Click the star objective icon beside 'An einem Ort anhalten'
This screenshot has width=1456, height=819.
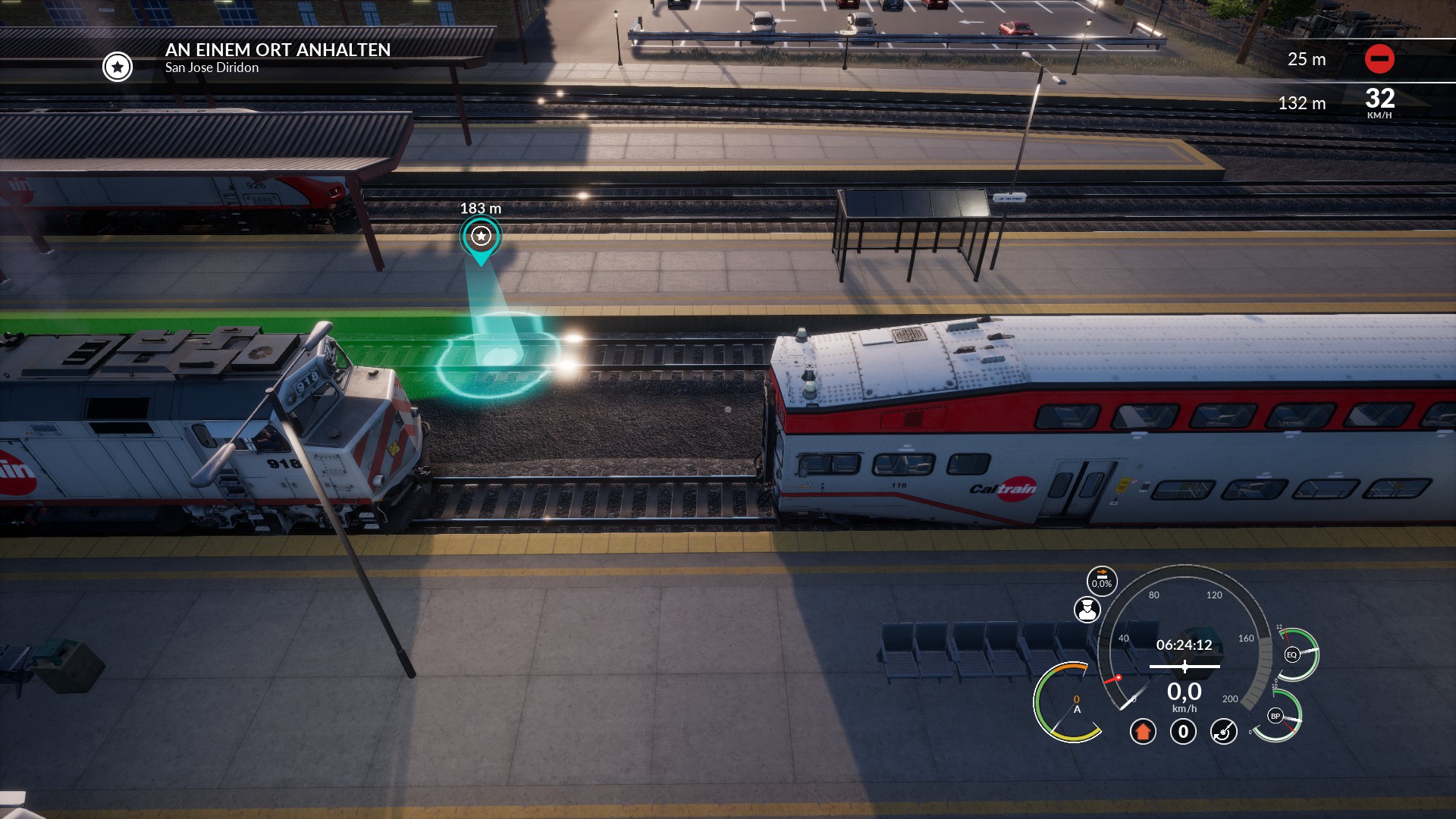pyautogui.click(x=118, y=67)
